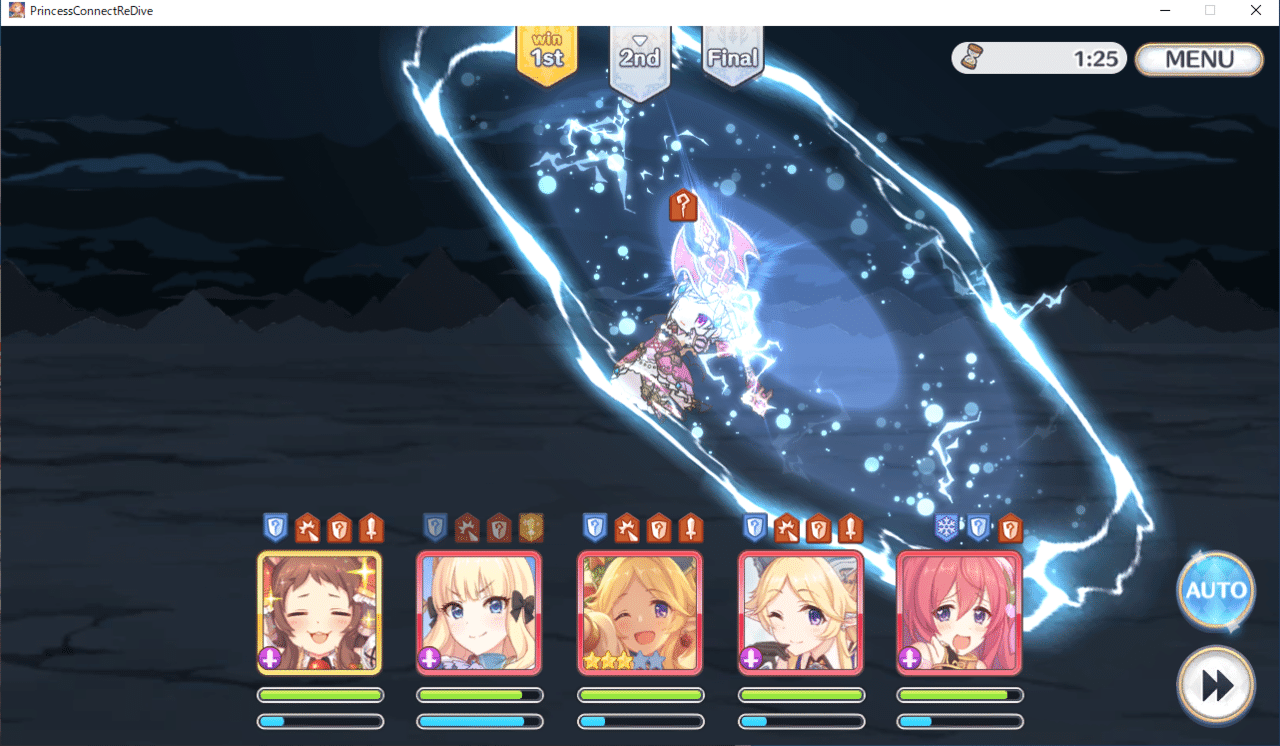Viewport: 1280px width, 746px height.
Task: Click the blue TP gauge under the middle character
Action: pyautogui.click(x=640, y=721)
